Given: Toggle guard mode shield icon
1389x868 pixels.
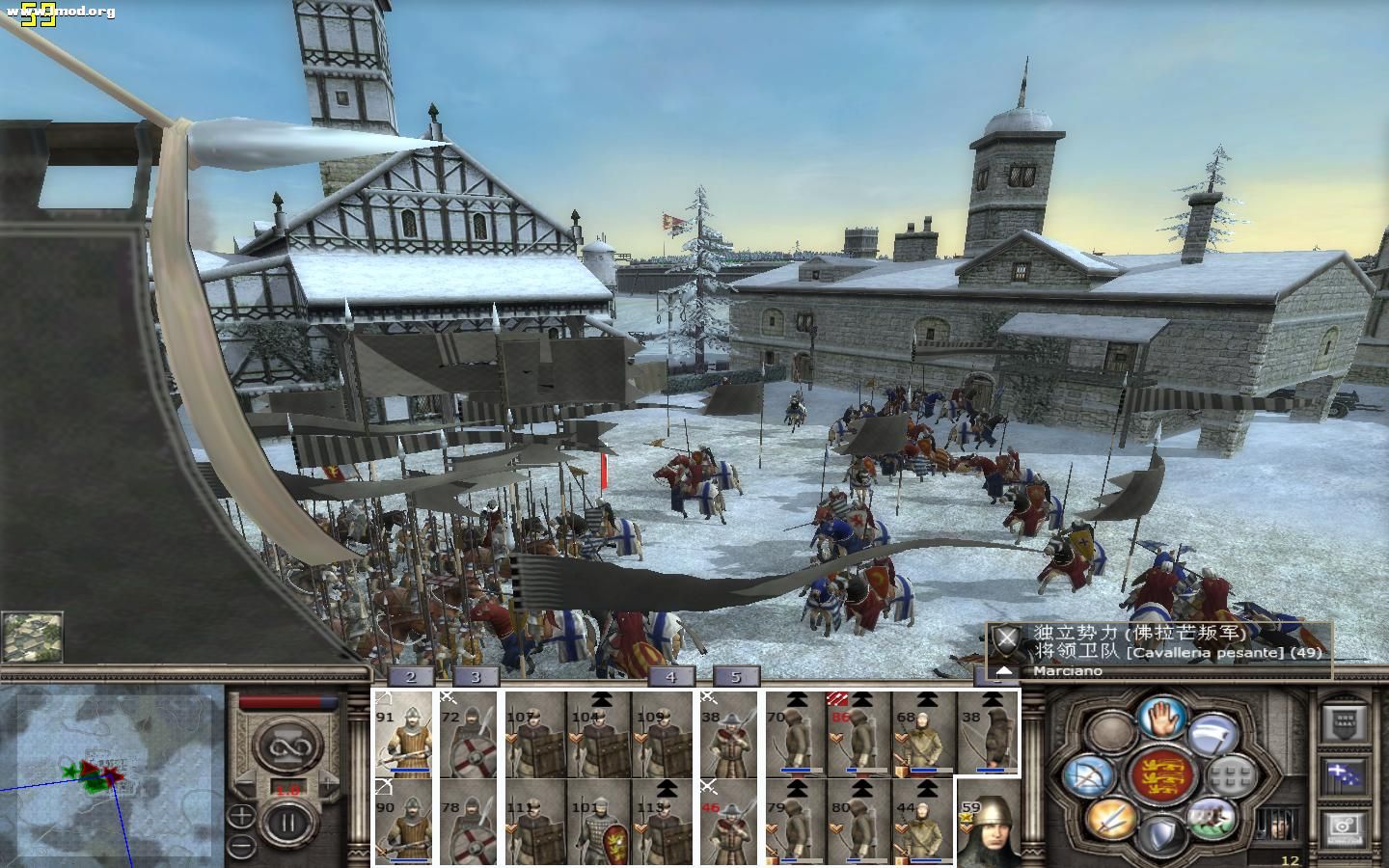Looking at the screenshot, I should (x=1161, y=834).
